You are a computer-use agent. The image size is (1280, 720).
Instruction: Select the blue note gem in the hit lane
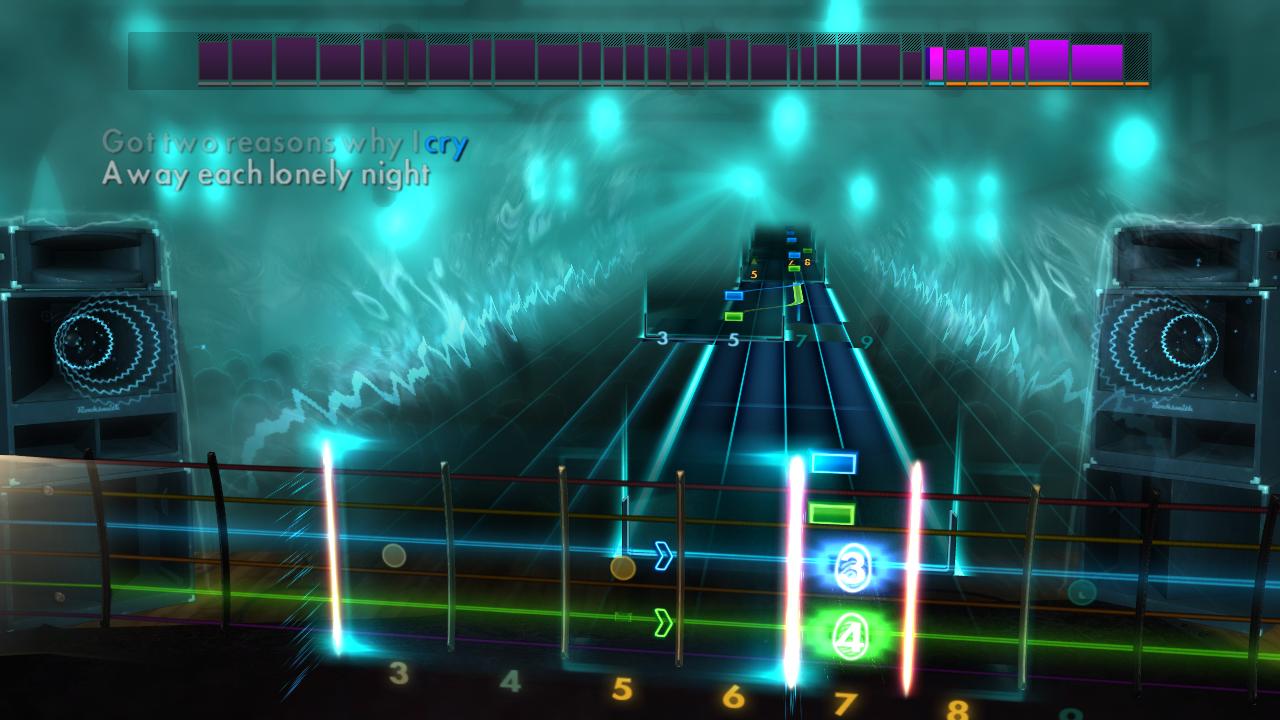coord(834,461)
